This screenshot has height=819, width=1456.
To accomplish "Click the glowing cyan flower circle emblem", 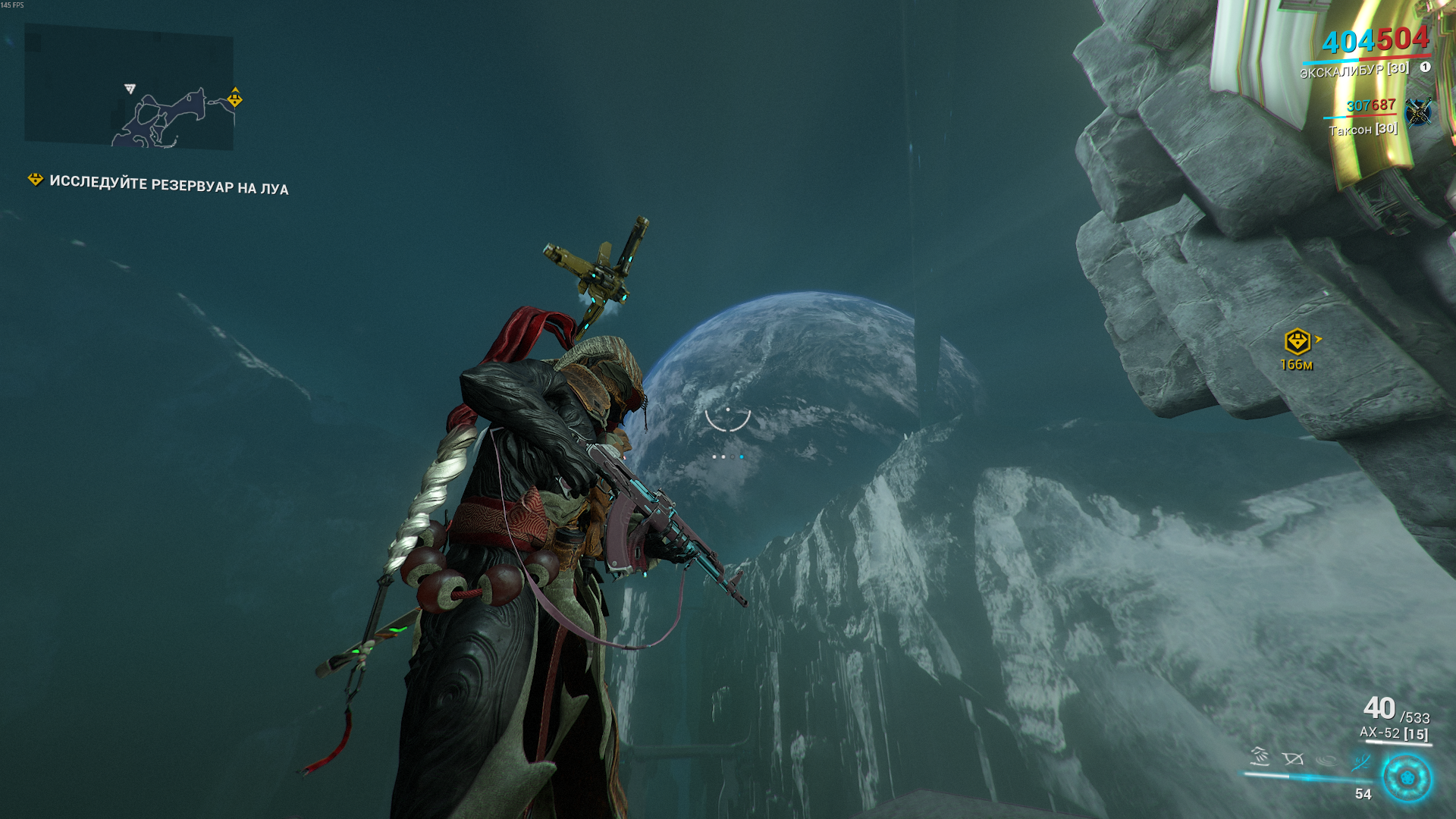I will (1407, 778).
